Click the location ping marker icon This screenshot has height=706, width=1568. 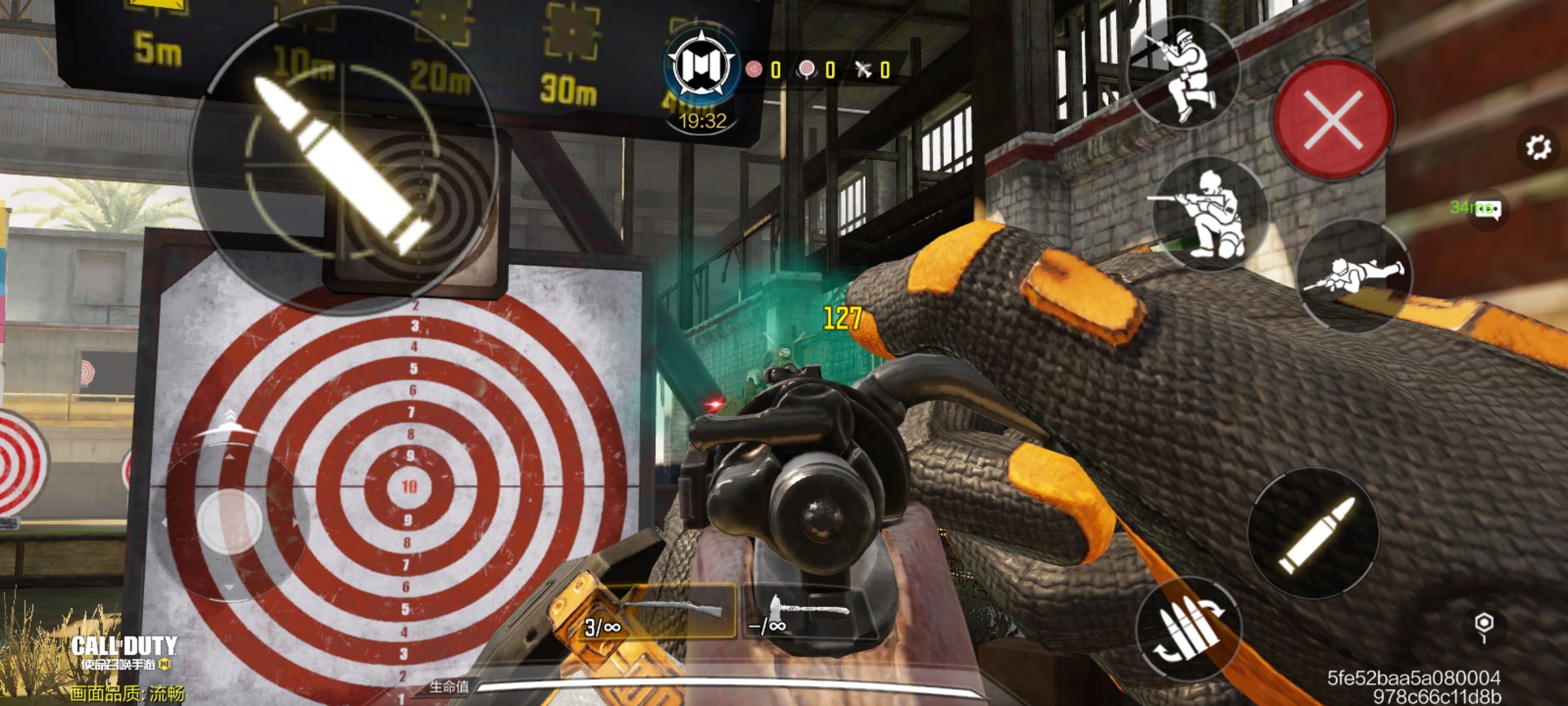coord(1484,626)
